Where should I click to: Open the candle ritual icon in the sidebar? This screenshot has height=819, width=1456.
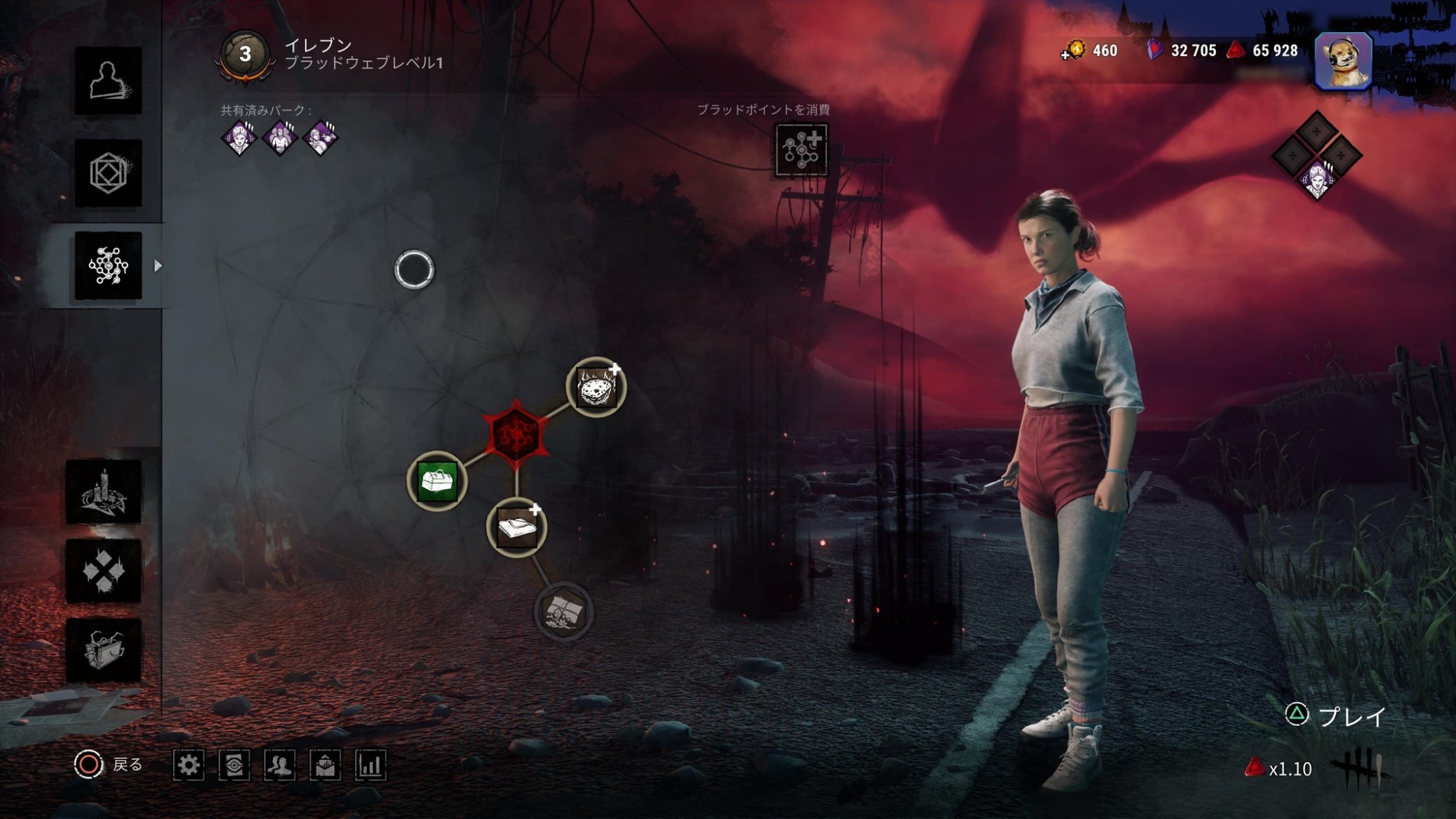click(103, 491)
